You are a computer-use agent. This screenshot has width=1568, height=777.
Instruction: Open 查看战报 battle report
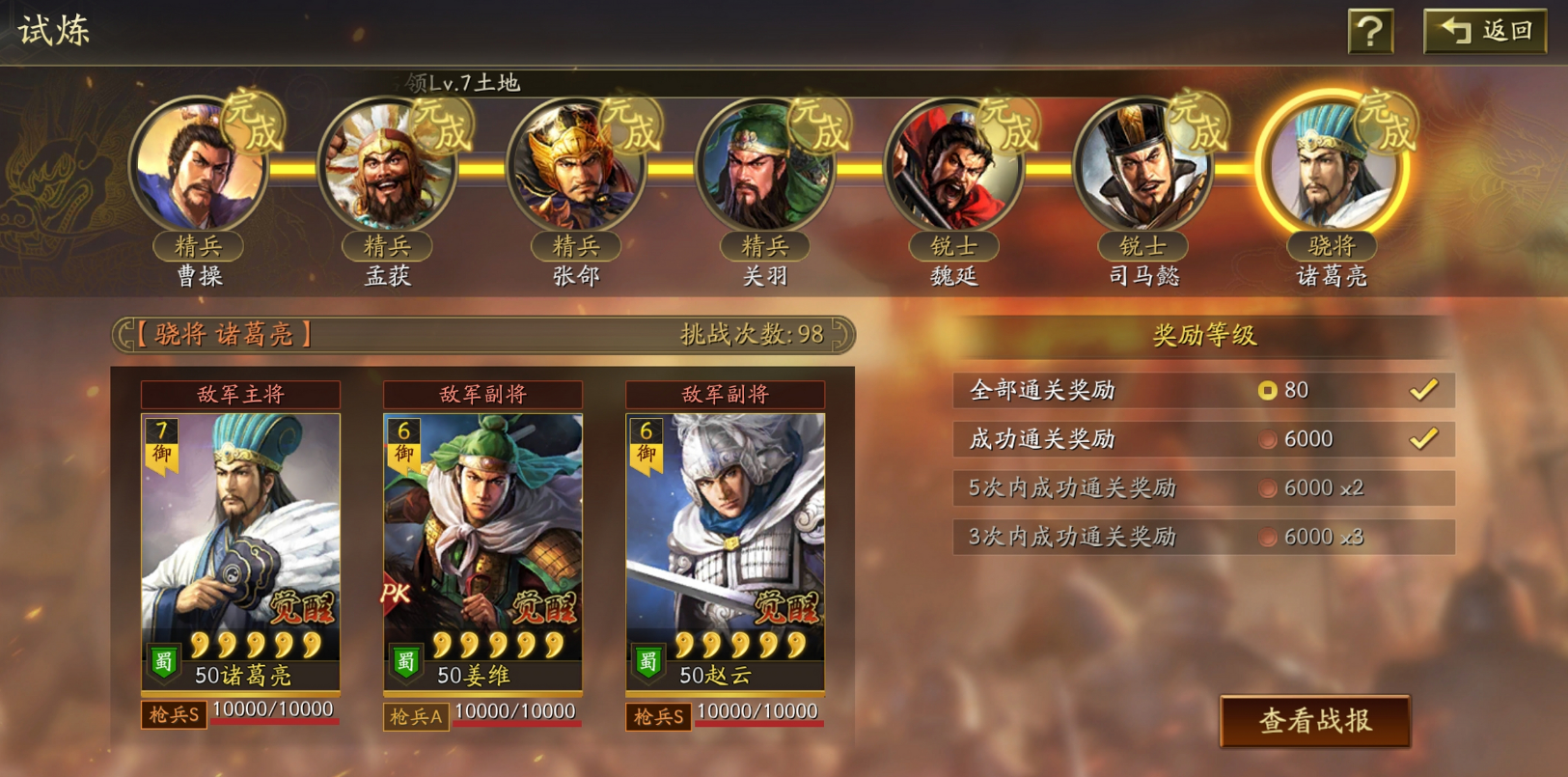tap(1314, 721)
